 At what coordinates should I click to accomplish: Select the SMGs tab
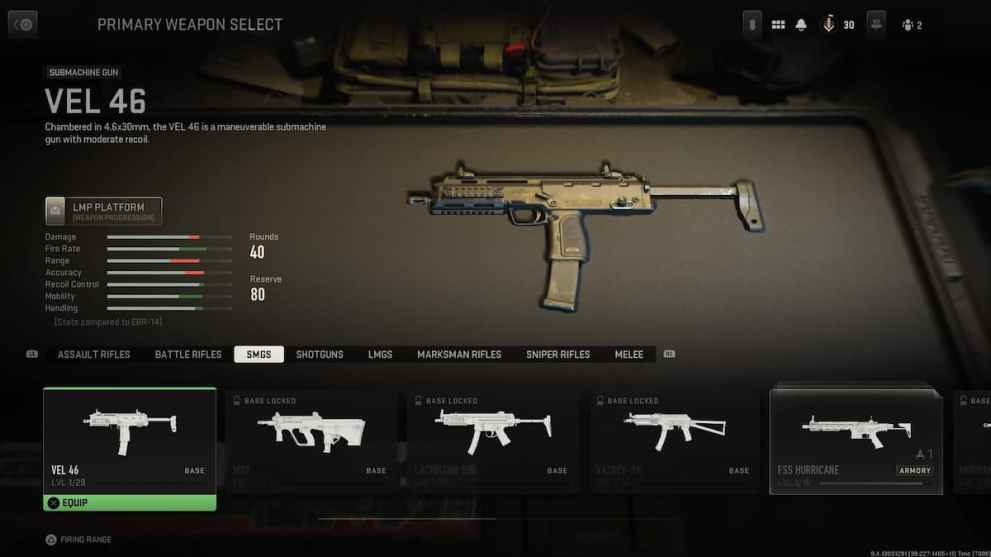(x=259, y=354)
